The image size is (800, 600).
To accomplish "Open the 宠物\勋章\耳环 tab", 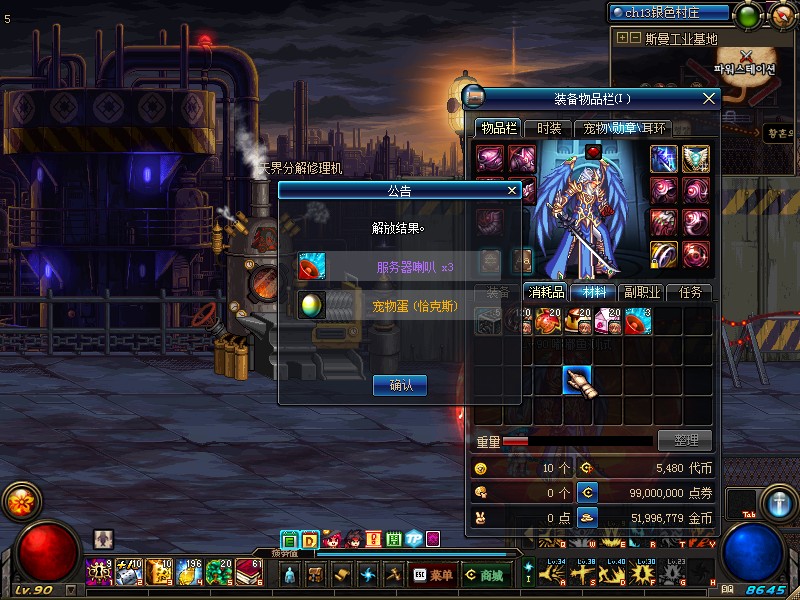I will 625,128.
